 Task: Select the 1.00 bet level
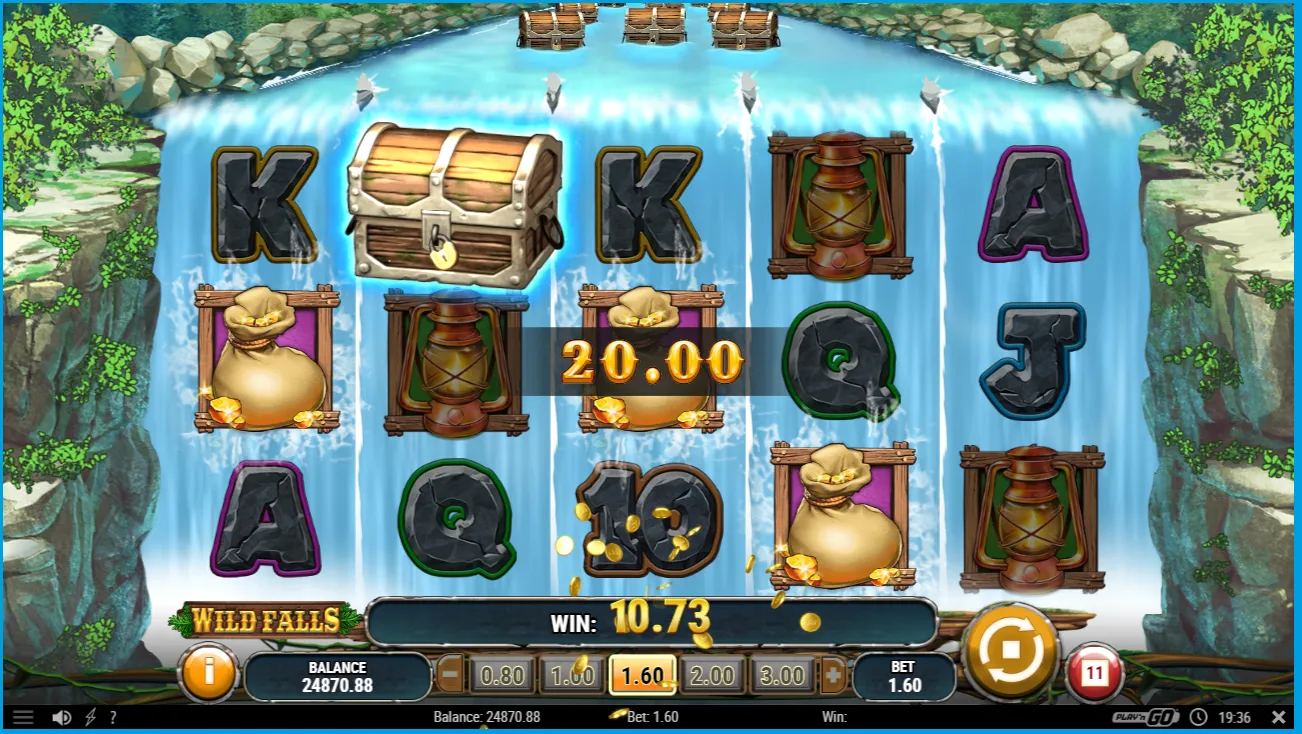(573, 675)
